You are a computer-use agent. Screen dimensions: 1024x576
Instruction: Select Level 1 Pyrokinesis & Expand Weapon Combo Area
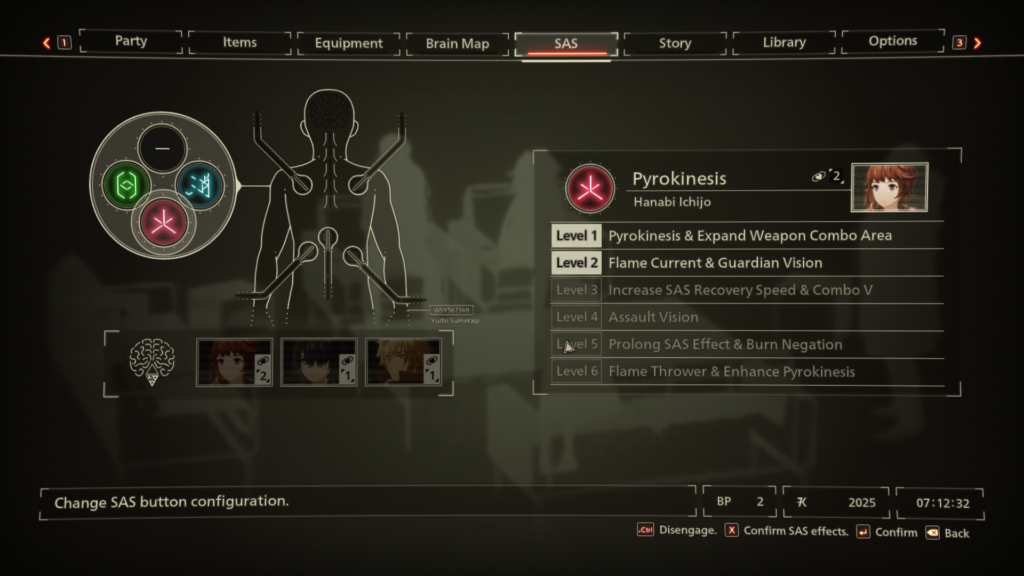pyautogui.click(x=747, y=236)
